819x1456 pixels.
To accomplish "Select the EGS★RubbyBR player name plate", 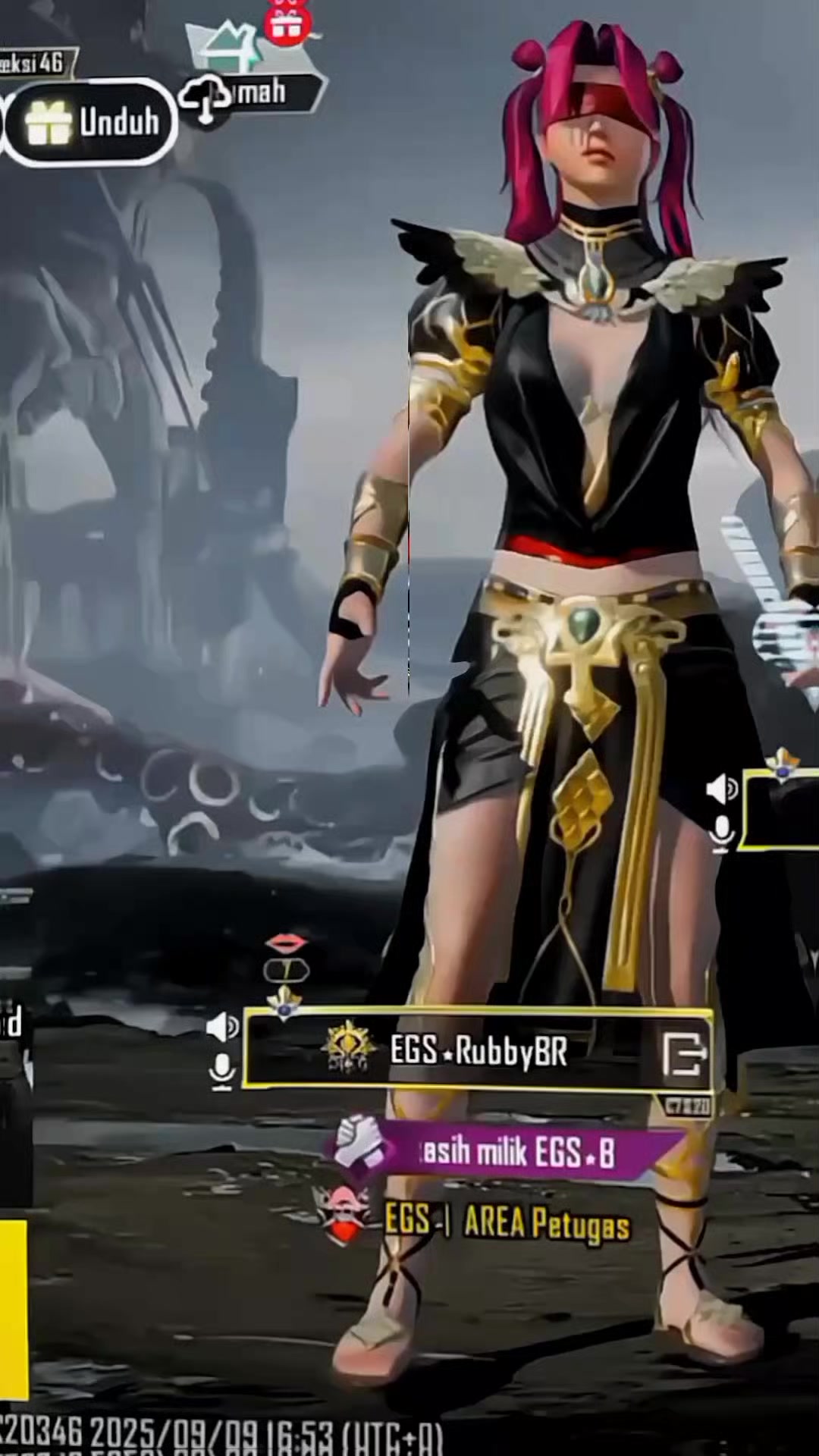I will [x=478, y=1051].
